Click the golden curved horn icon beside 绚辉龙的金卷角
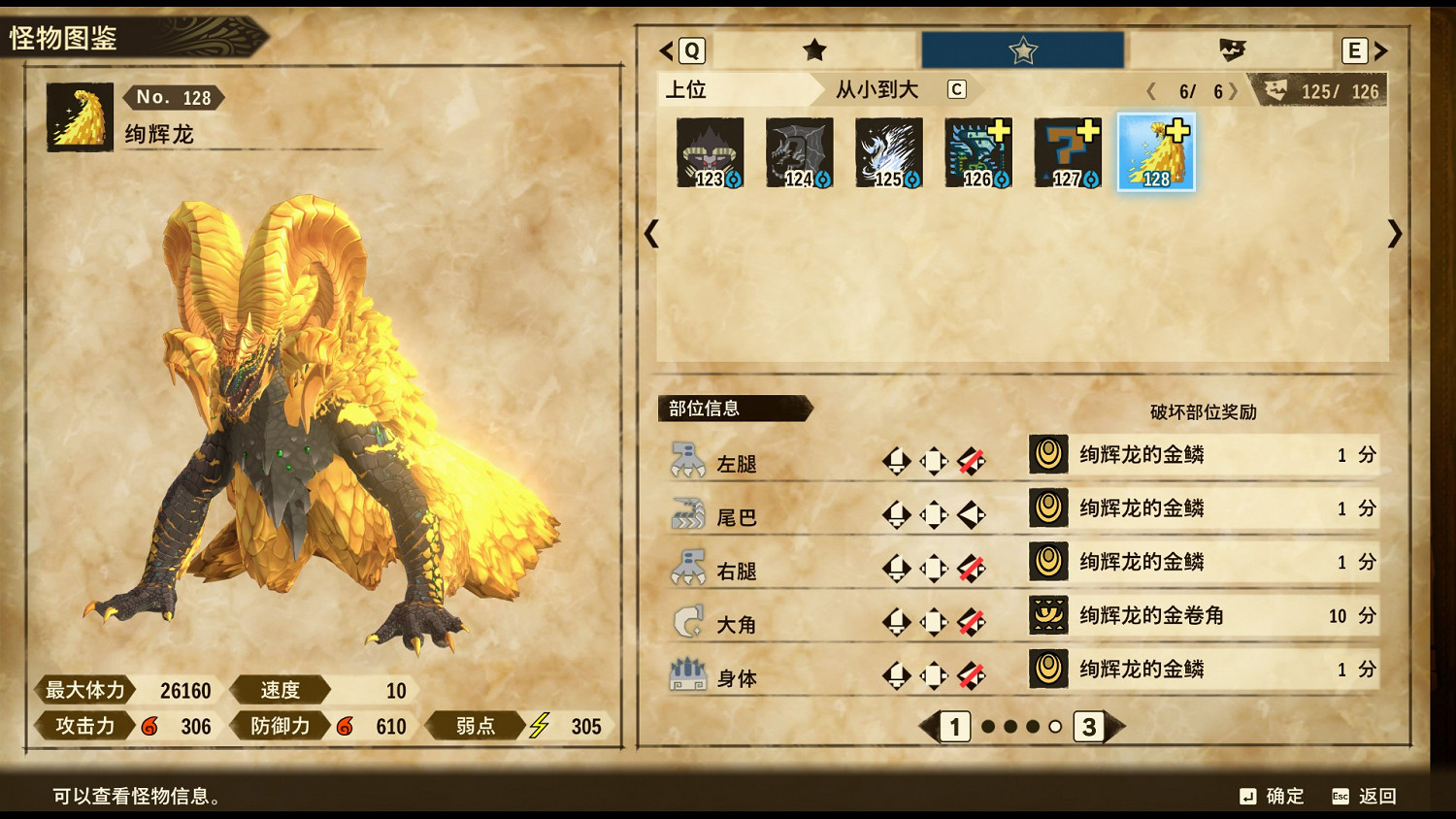The height and width of the screenshot is (819, 1456). [x=1047, y=615]
